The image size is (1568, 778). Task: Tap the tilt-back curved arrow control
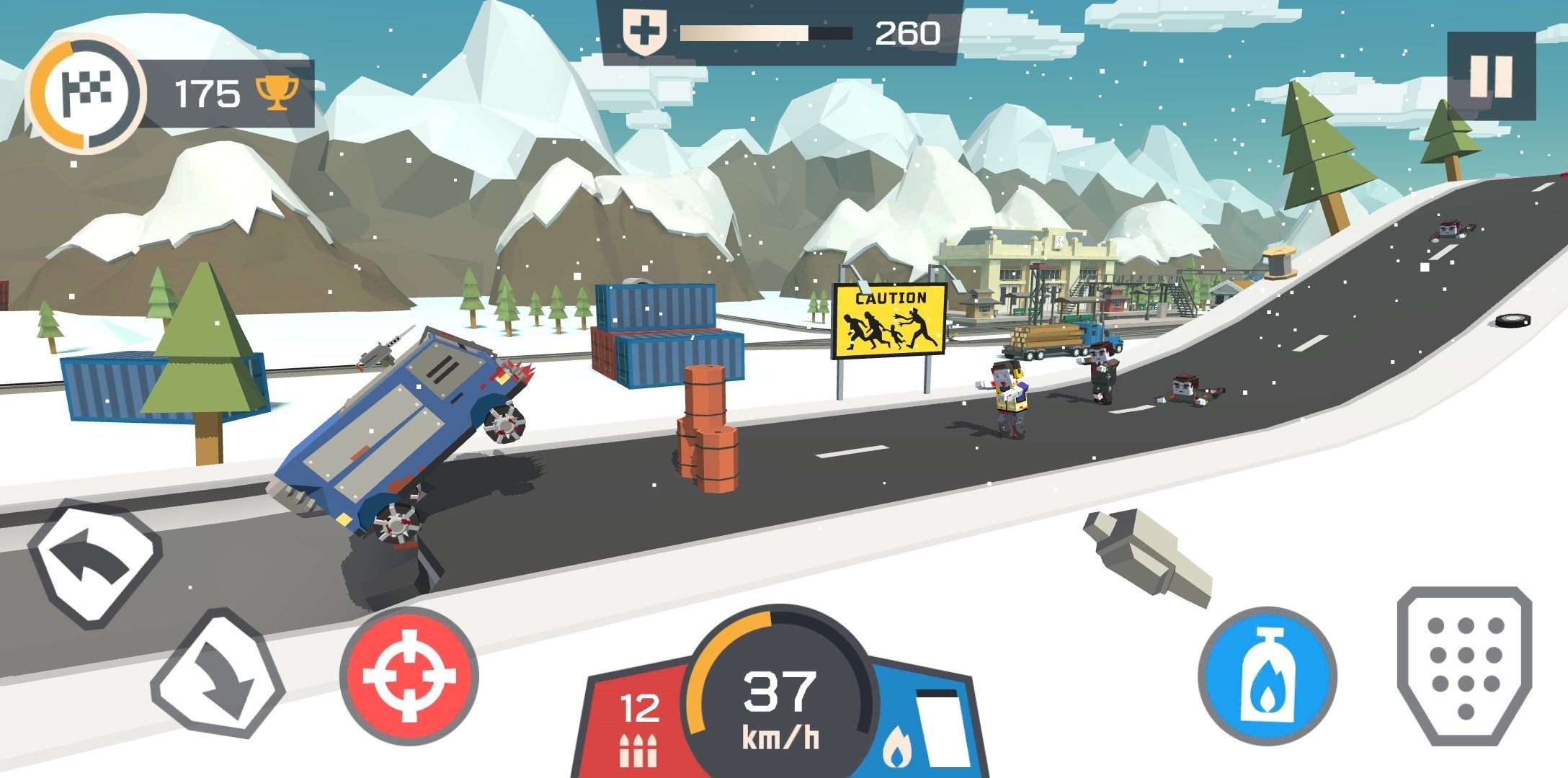(x=96, y=563)
